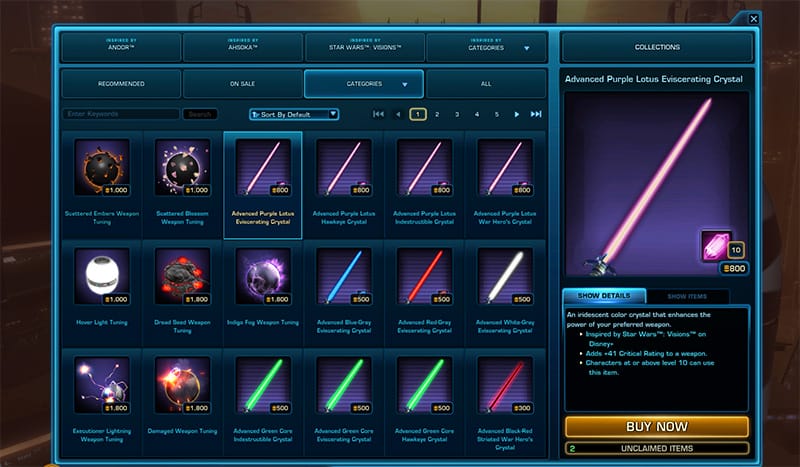Select the Inspired by Star Wars: Visions filter
This screenshot has width=800, height=467.
tap(365, 47)
